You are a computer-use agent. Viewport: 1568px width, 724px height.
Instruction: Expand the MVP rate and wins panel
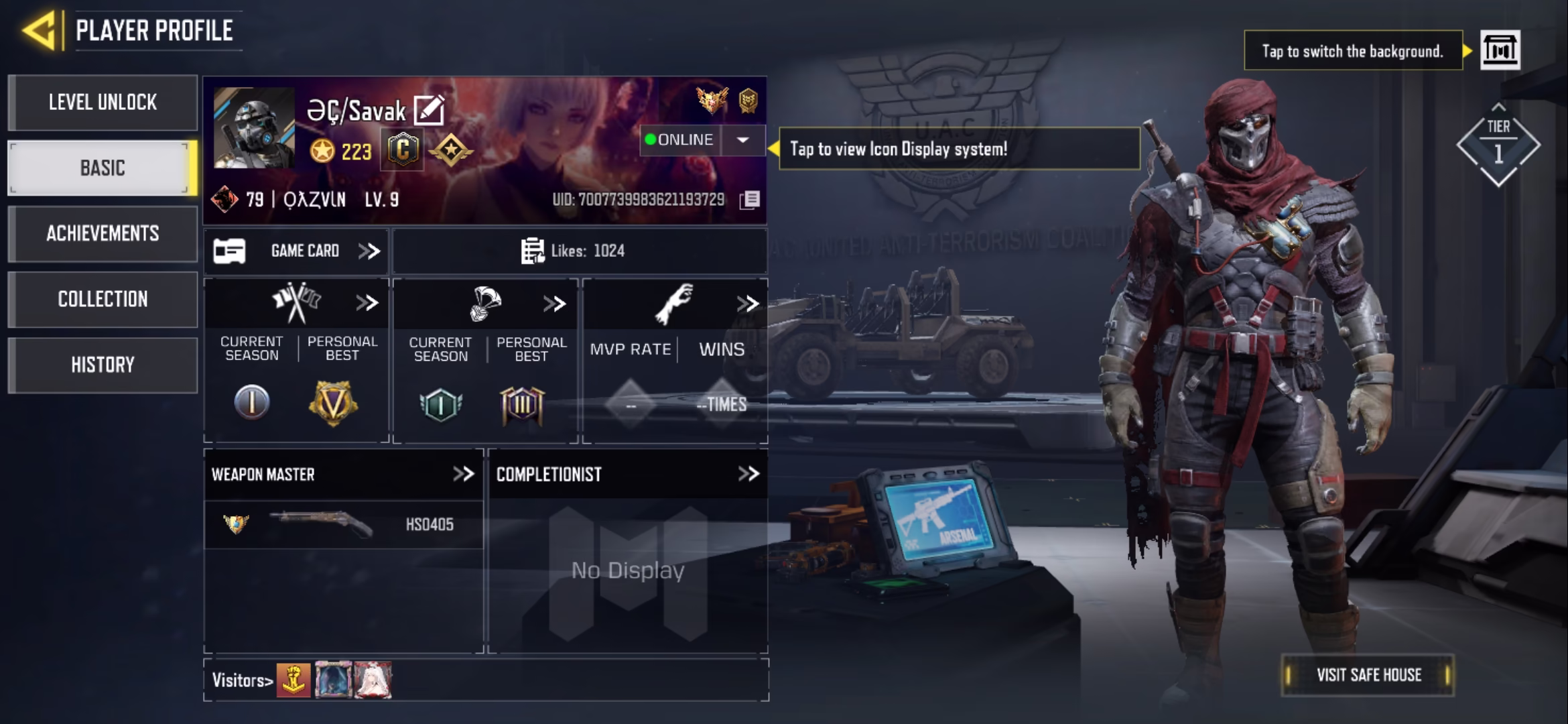point(747,304)
